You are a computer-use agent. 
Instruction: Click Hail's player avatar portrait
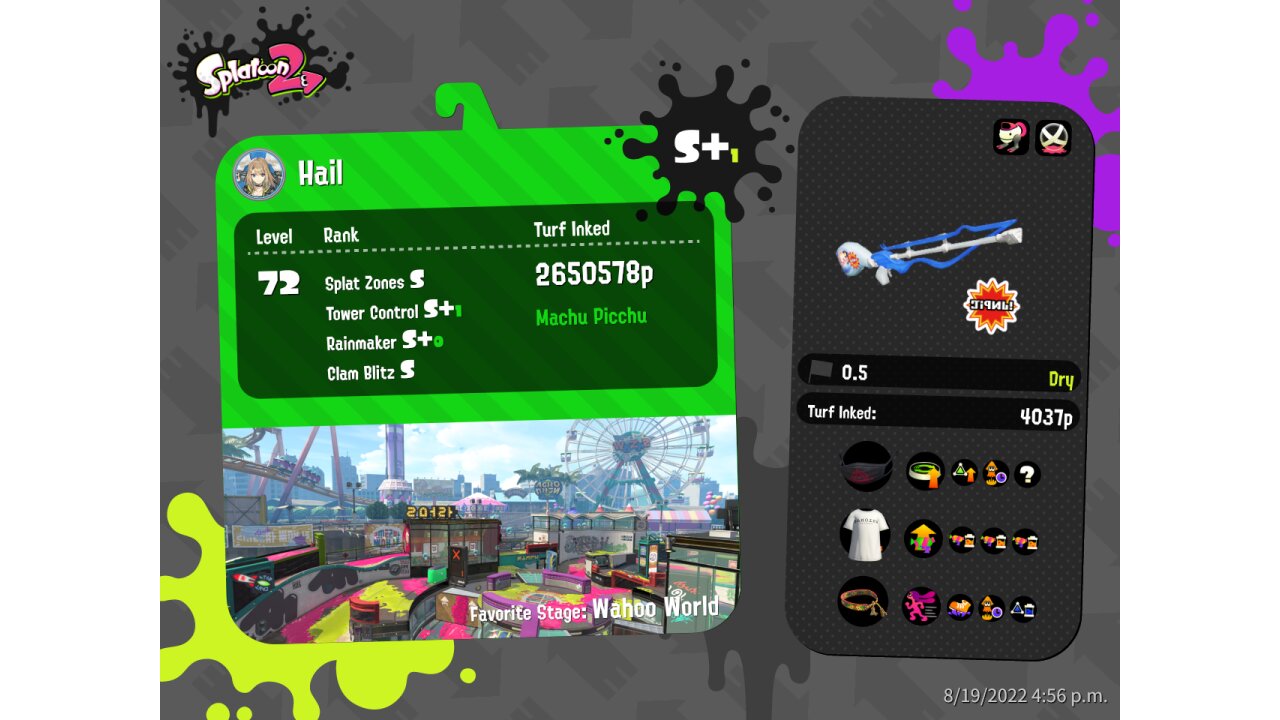click(x=259, y=175)
